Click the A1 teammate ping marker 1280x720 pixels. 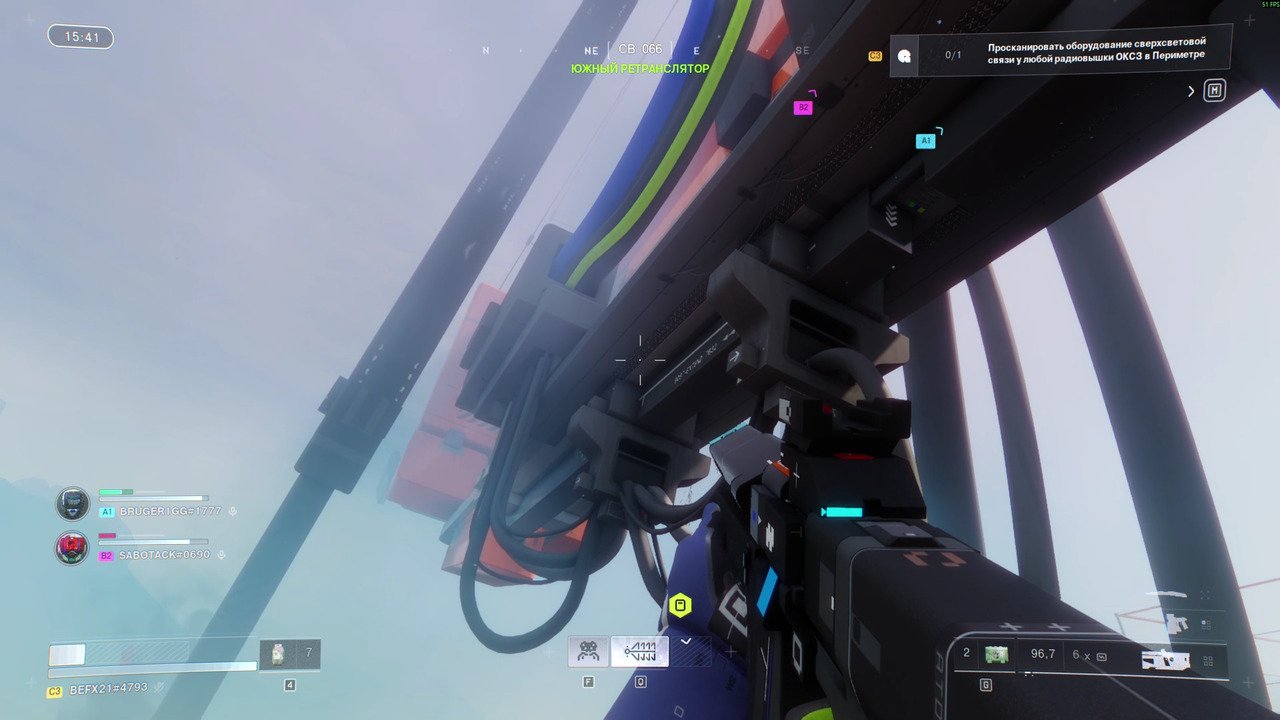tap(925, 141)
